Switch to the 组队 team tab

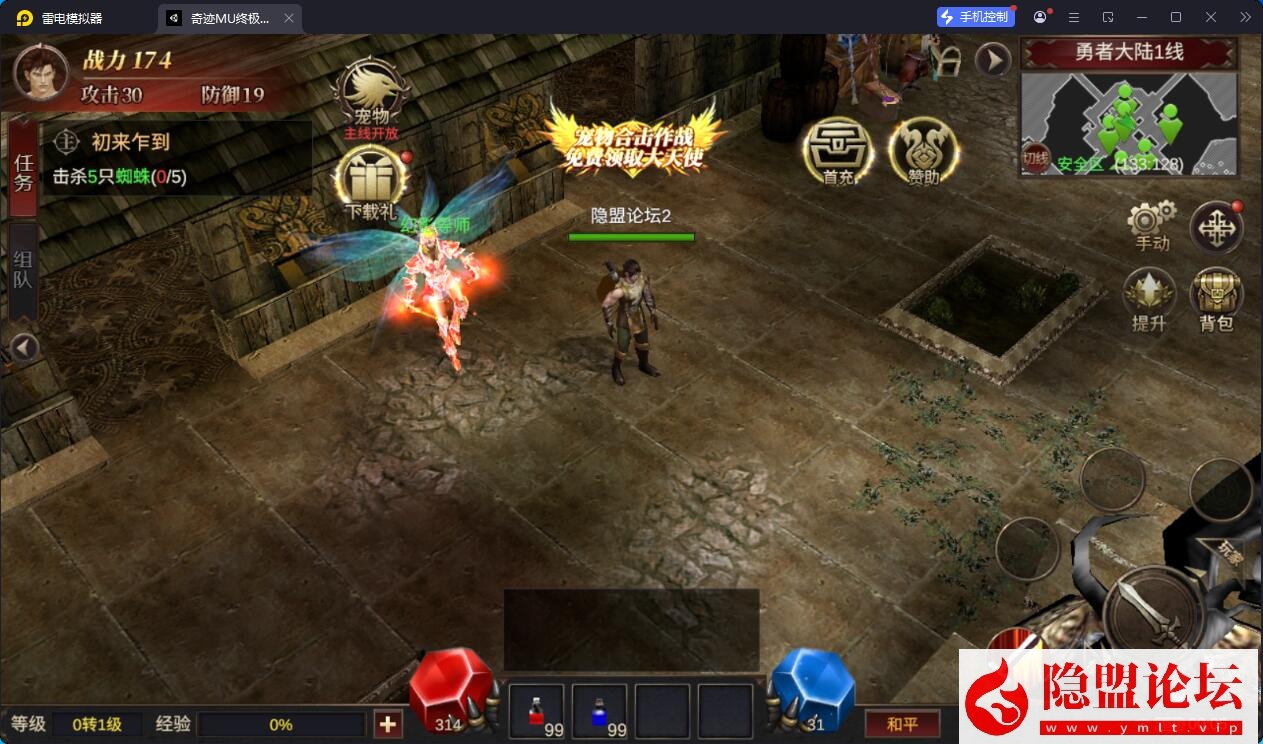23,268
